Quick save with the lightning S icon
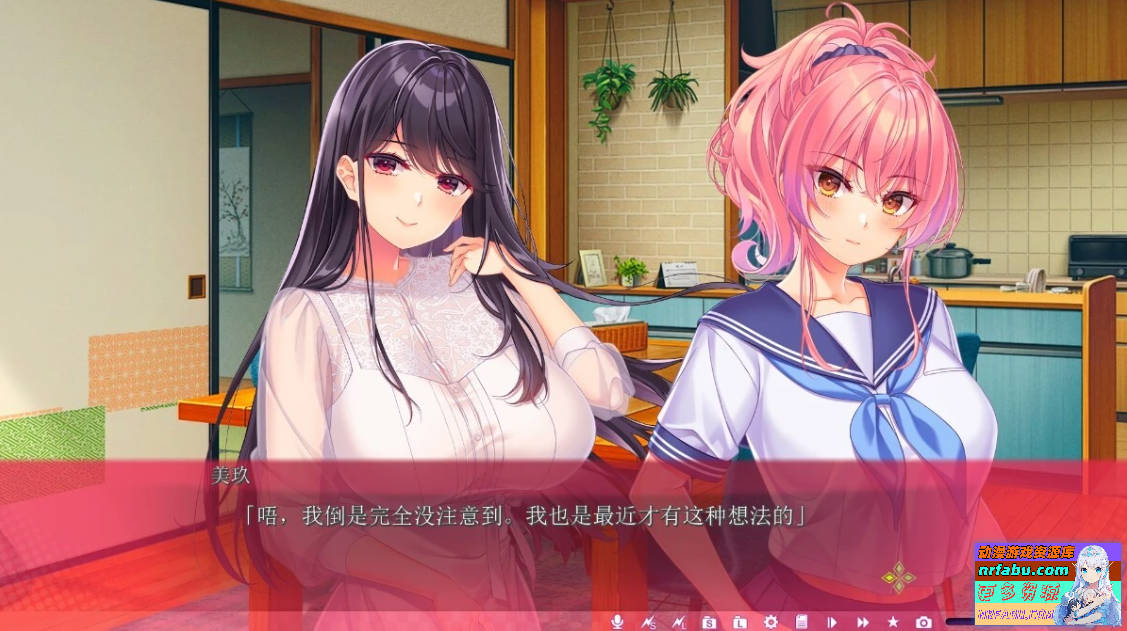This screenshot has height=631, width=1127. [x=648, y=622]
